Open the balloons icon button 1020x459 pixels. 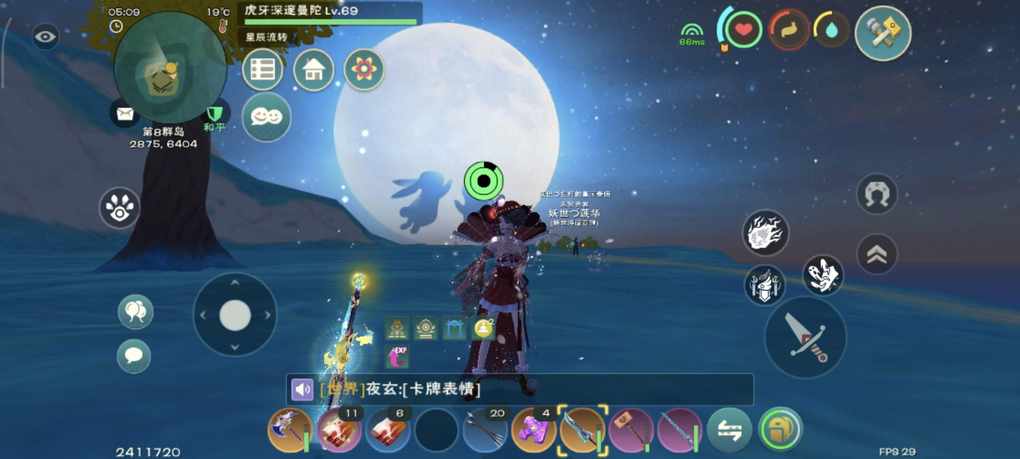pos(135,312)
